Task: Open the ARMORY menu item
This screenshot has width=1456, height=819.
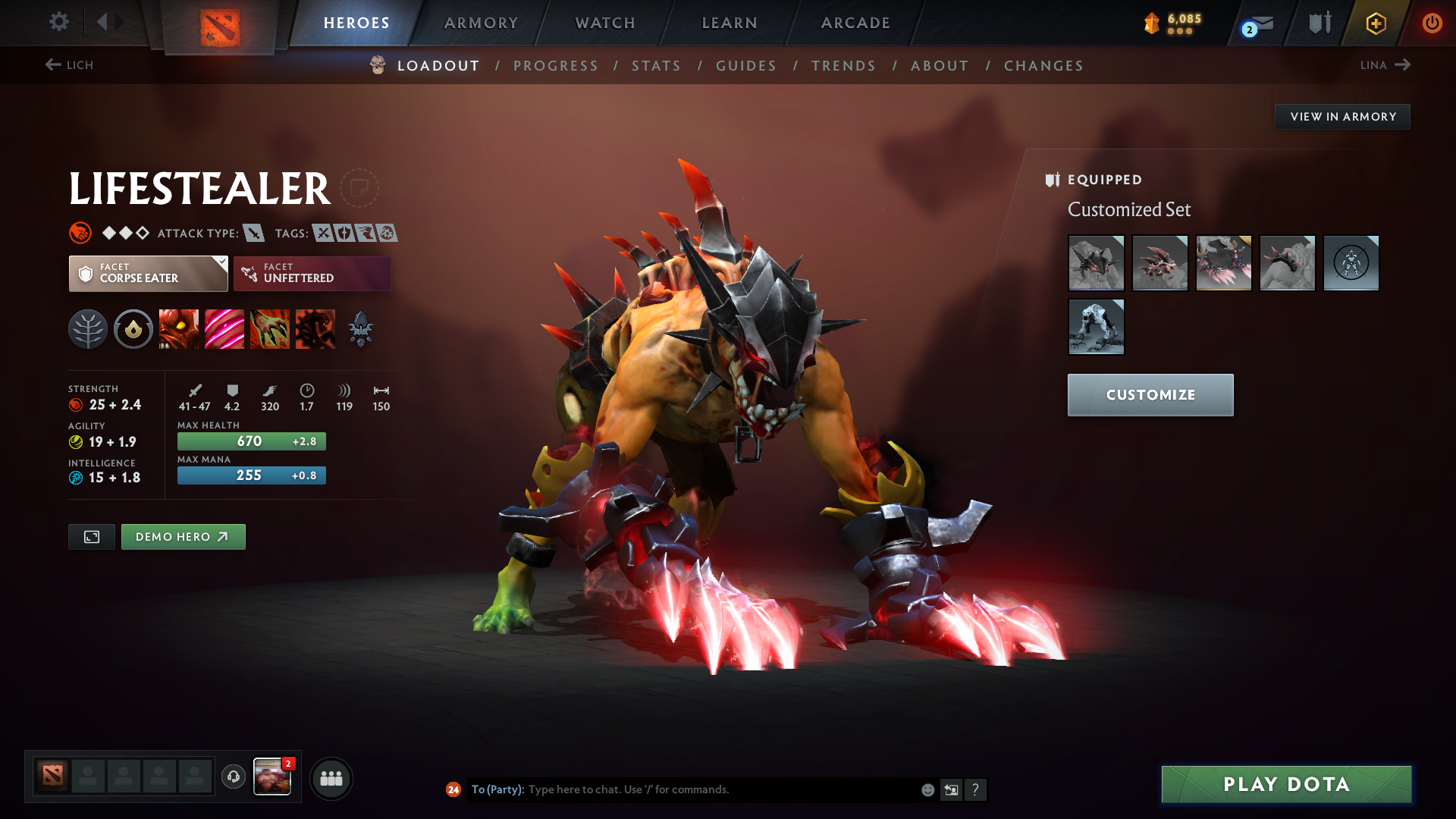Action: click(481, 23)
